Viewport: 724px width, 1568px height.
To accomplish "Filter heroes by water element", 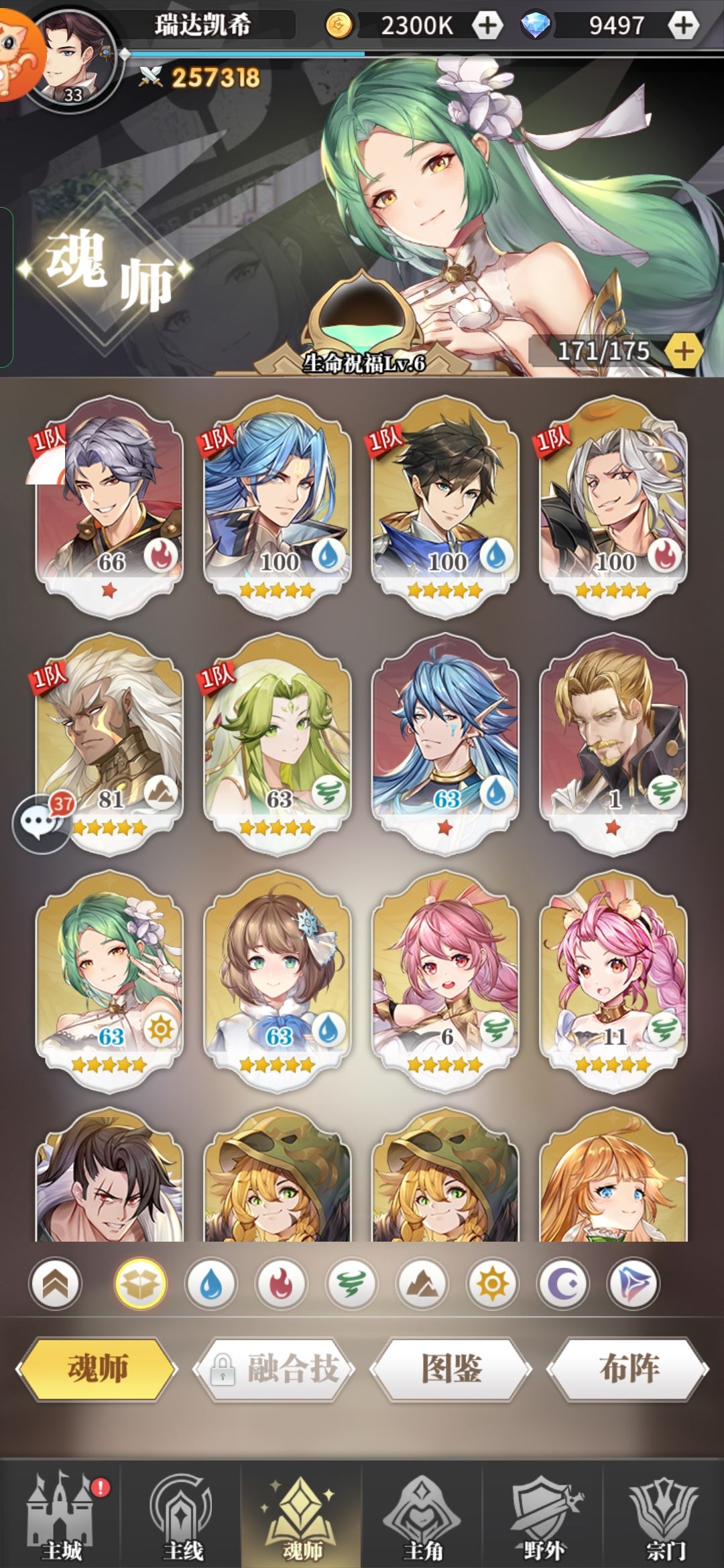I will coord(210,1283).
